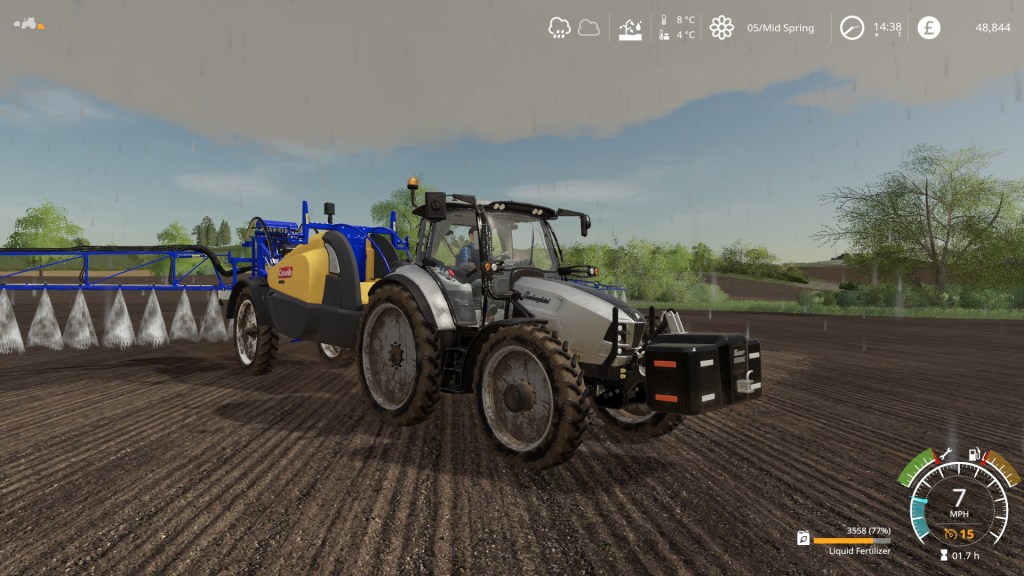The image size is (1024, 576).
Task: Open the pound-sign money icon
Action: pyautogui.click(x=929, y=28)
